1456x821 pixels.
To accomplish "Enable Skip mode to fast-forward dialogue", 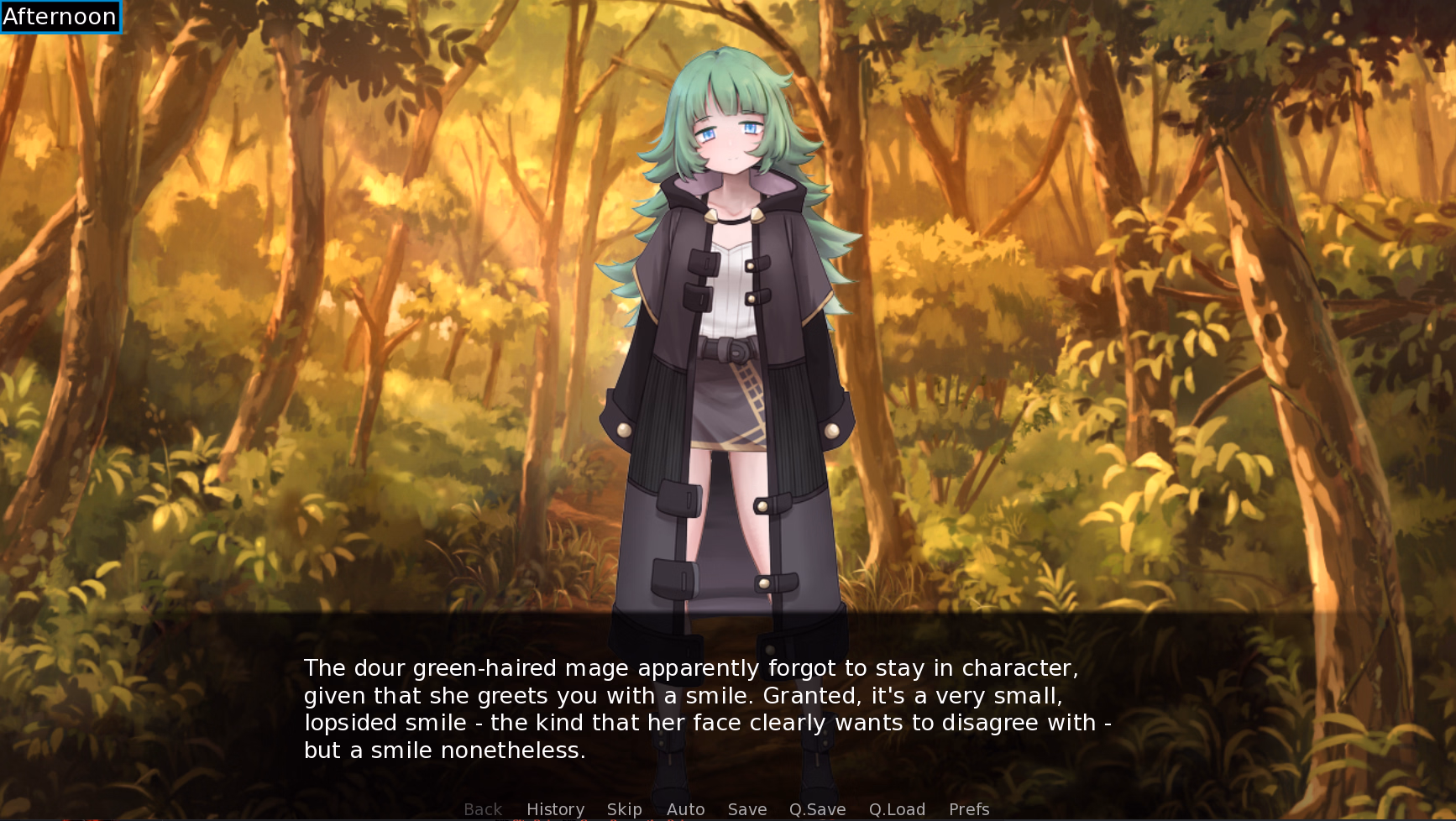I will (624, 808).
